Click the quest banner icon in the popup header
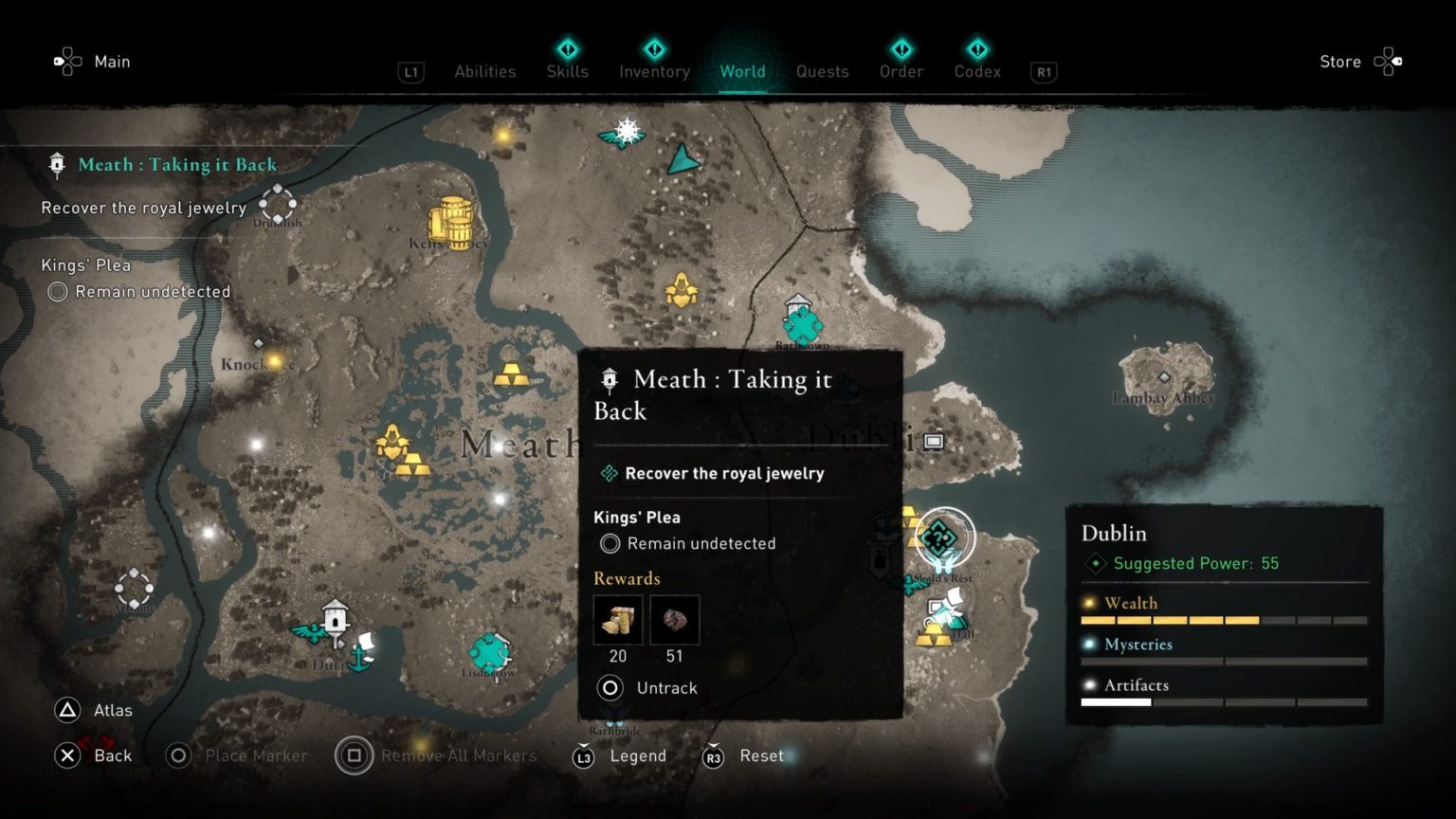Screen dimensions: 1456x819 pyautogui.click(x=608, y=378)
